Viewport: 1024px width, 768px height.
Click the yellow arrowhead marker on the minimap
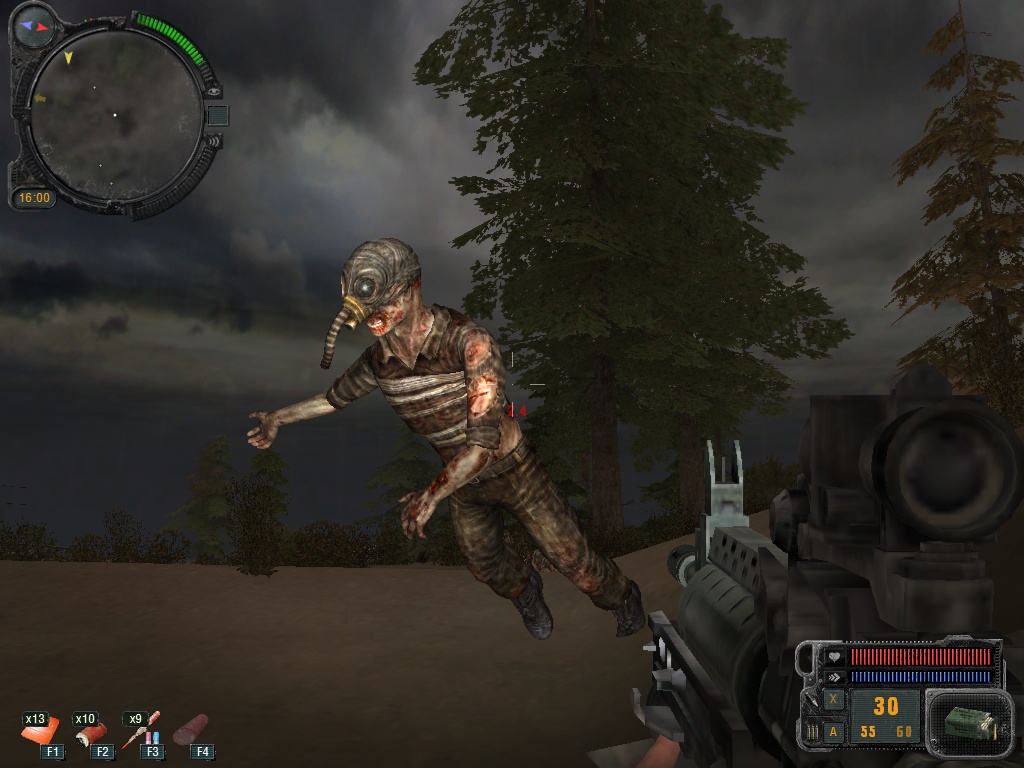pos(68,58)
